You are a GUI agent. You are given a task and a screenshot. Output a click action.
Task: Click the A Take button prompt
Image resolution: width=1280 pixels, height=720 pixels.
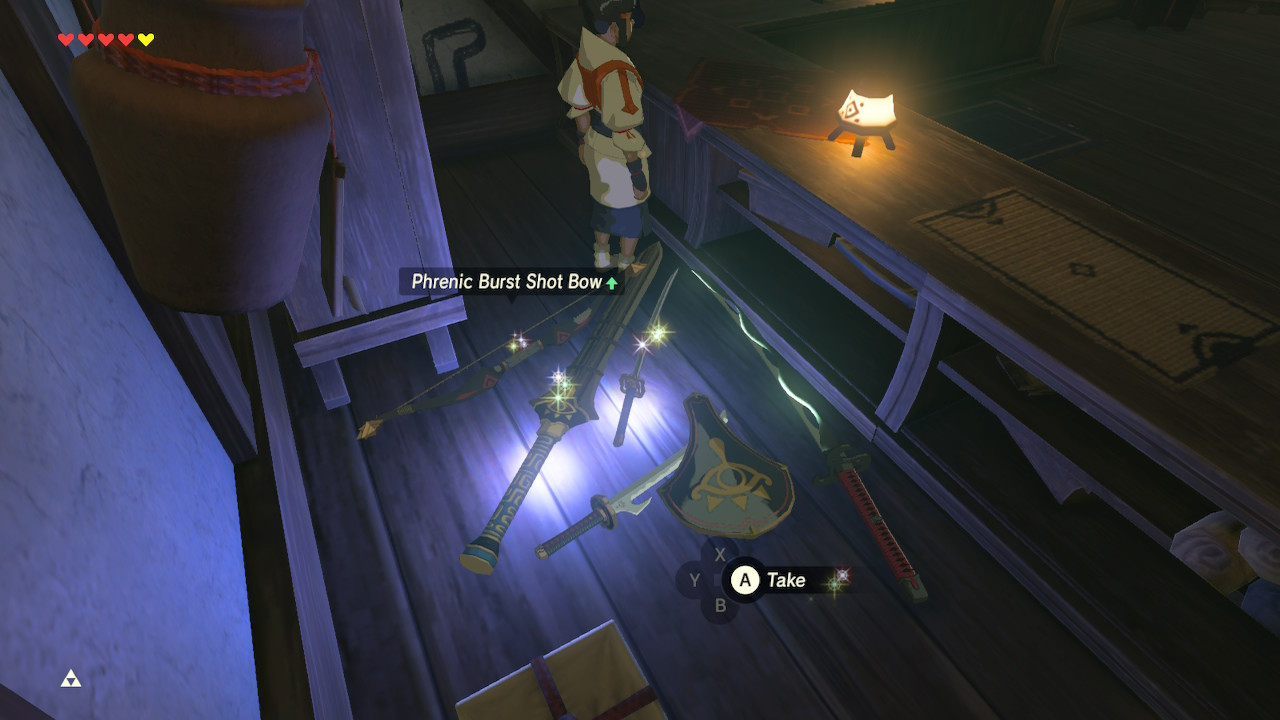point(744,580)
